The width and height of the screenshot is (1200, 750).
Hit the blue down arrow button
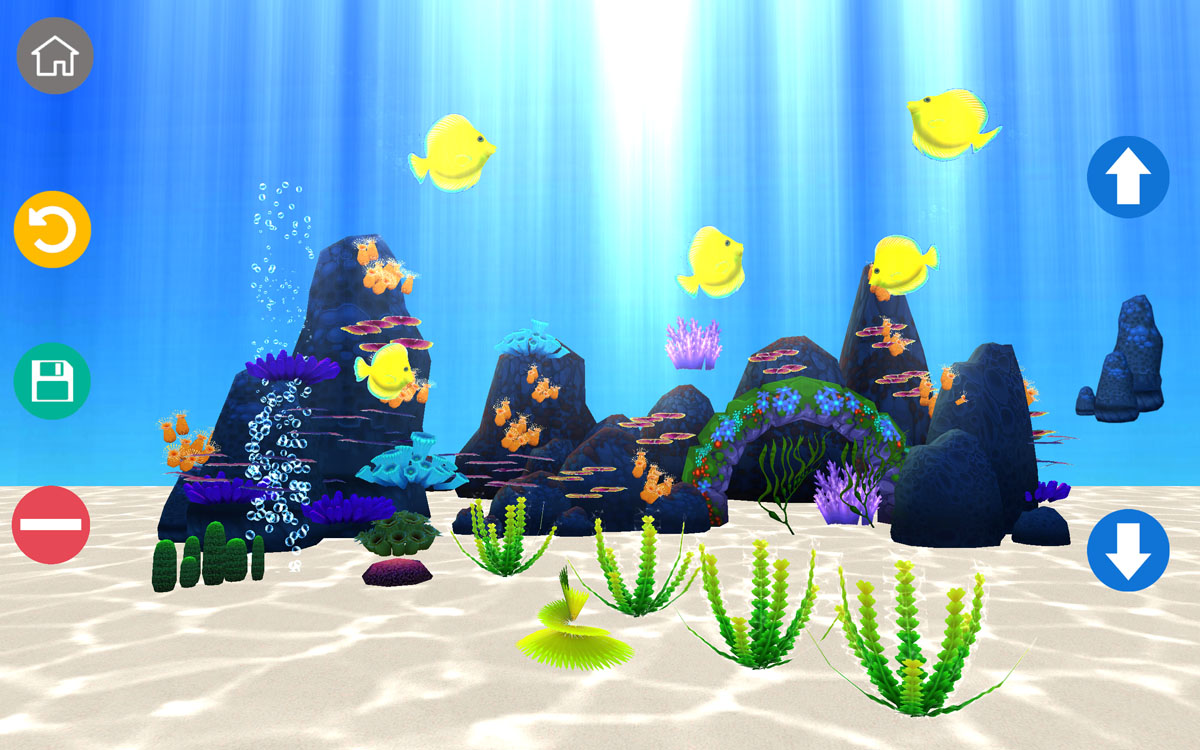[x=1128, y=550]
